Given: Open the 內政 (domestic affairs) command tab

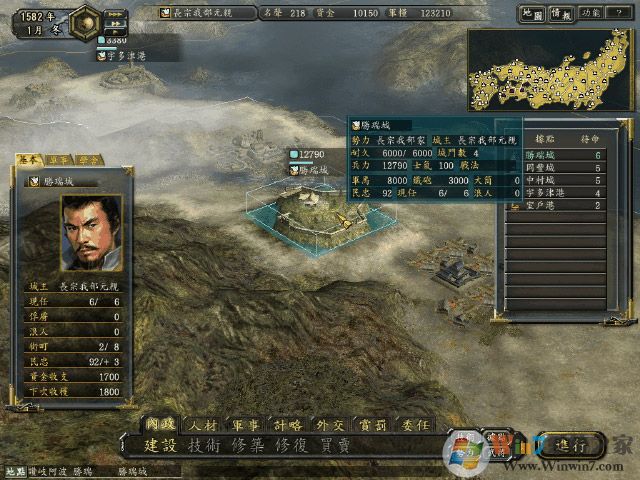Looking at the screenshot, I should (x=161, y=424).
